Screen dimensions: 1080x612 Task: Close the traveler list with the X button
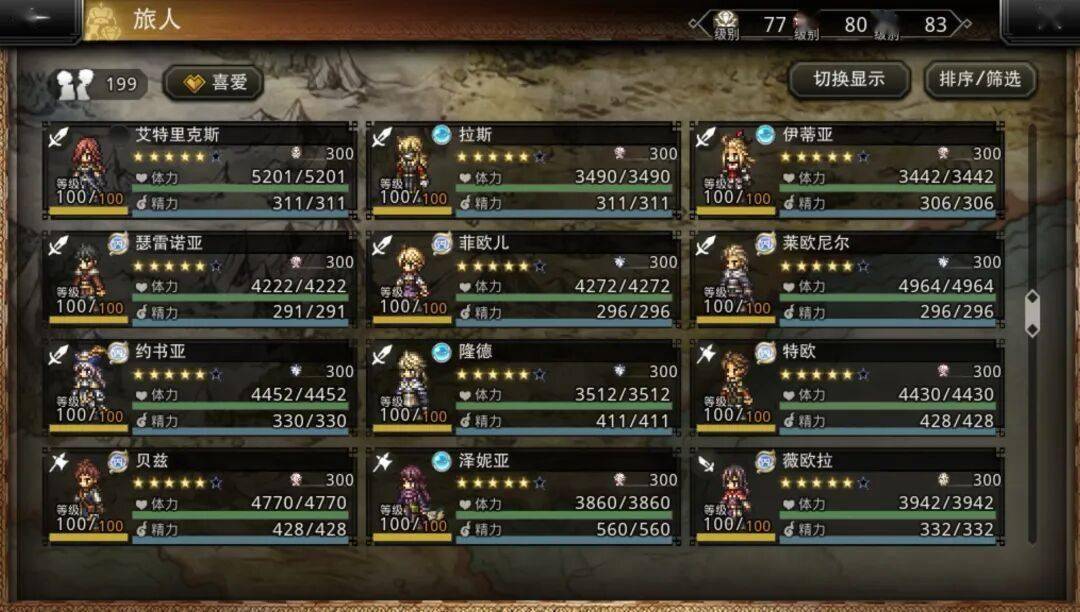pos(1039,20)
